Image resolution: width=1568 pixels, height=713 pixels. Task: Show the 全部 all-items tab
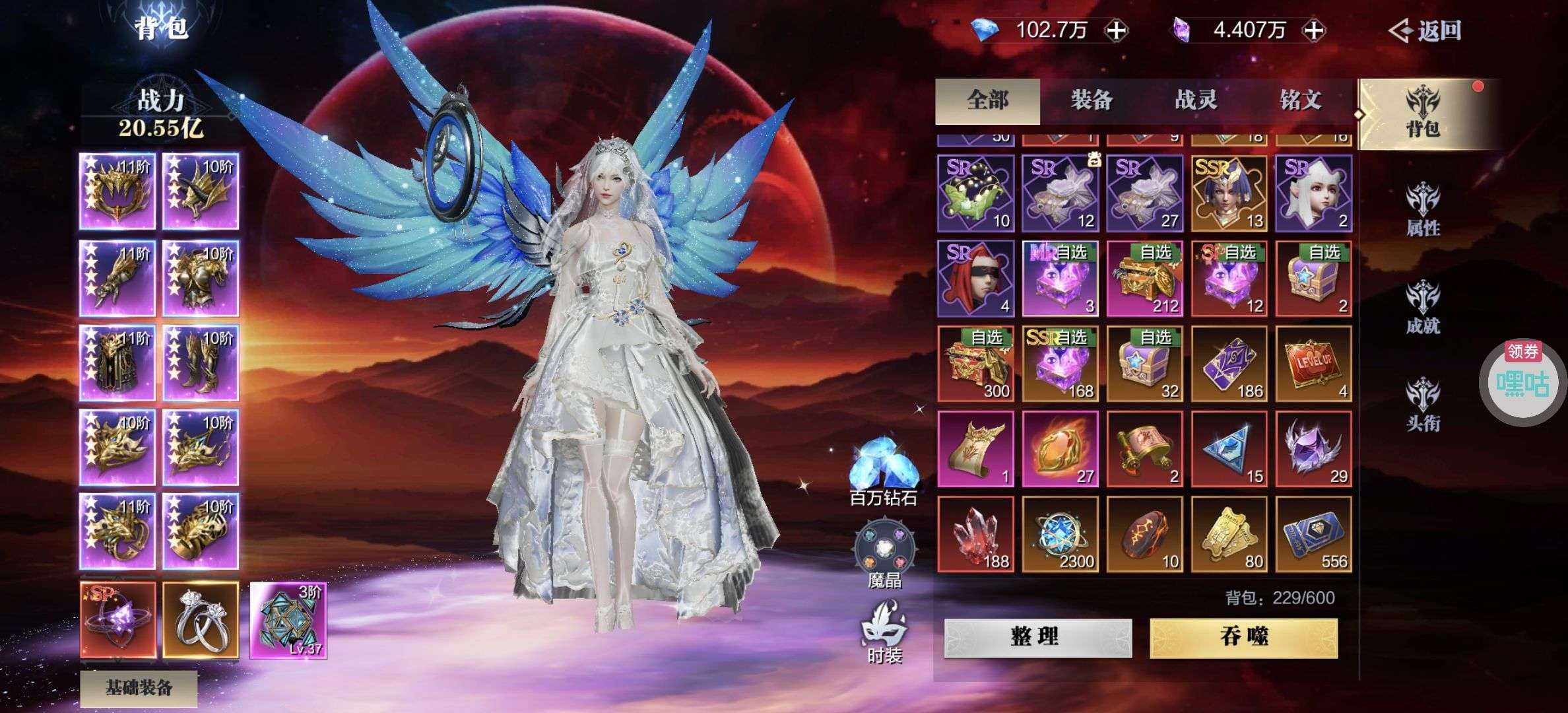[x=987, y=100]
